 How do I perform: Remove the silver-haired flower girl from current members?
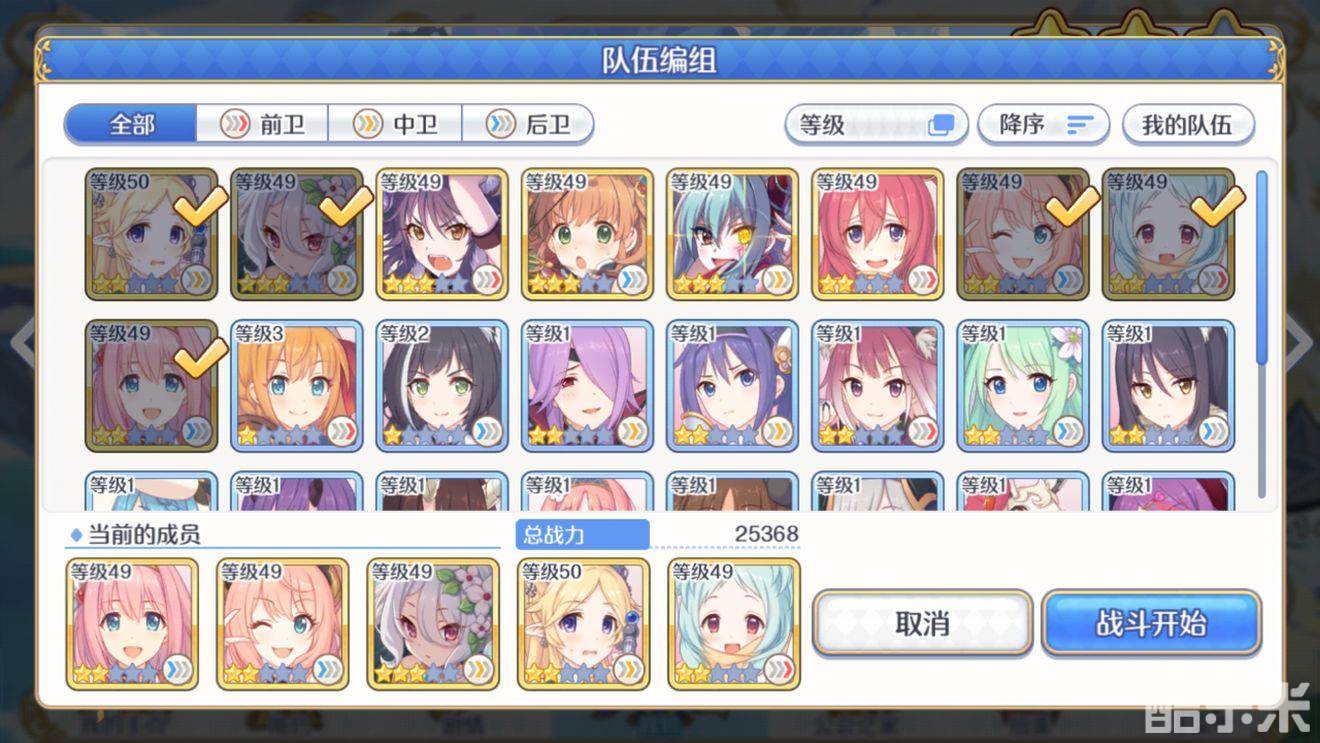pos(433,624)
